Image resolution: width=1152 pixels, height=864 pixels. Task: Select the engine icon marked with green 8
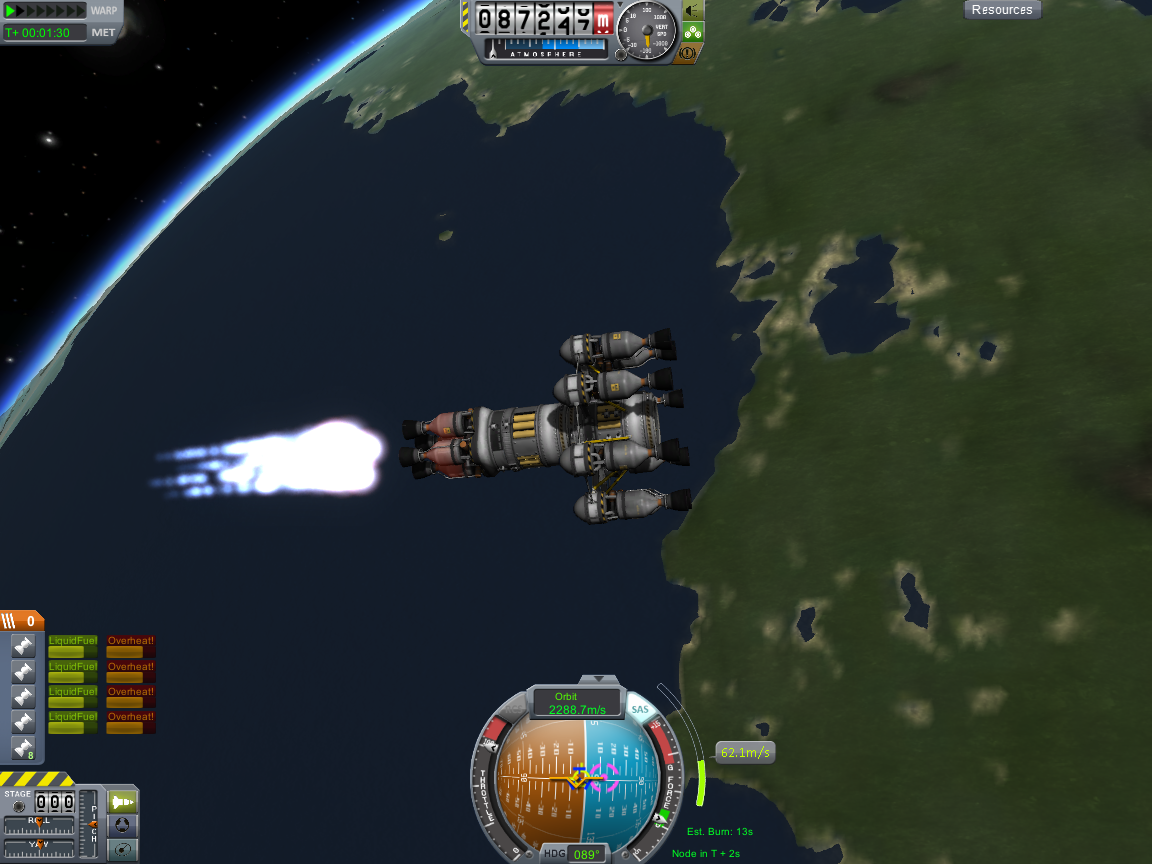(x=23, y=747)
